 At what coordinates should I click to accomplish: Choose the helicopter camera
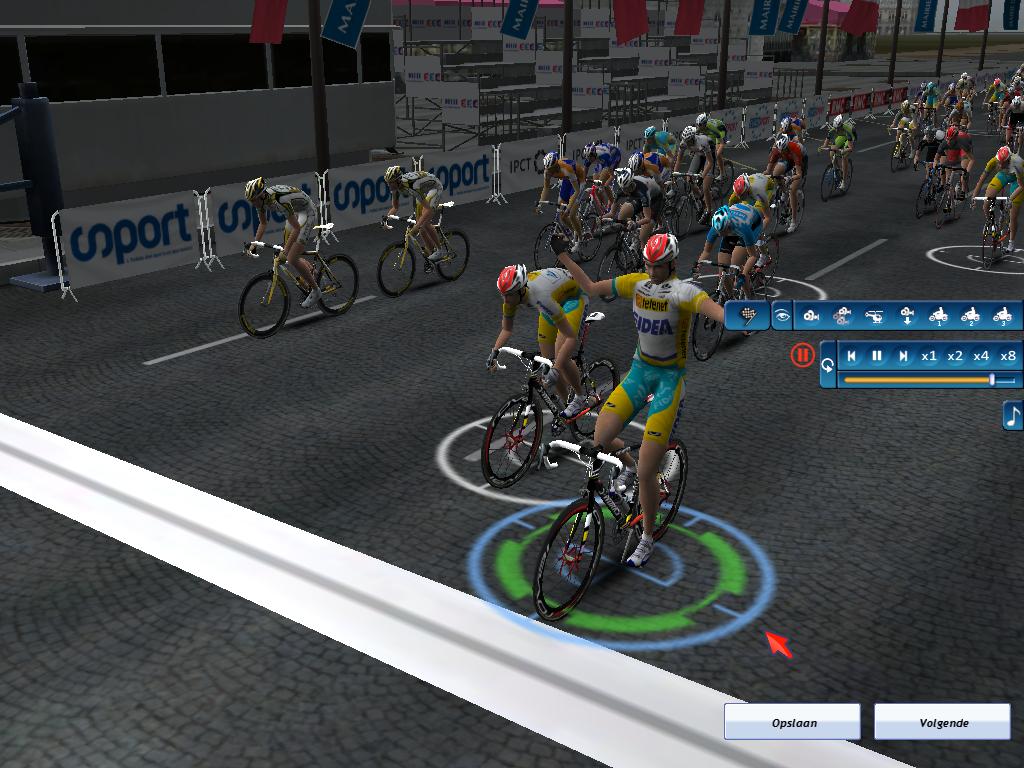coord(874,316)
